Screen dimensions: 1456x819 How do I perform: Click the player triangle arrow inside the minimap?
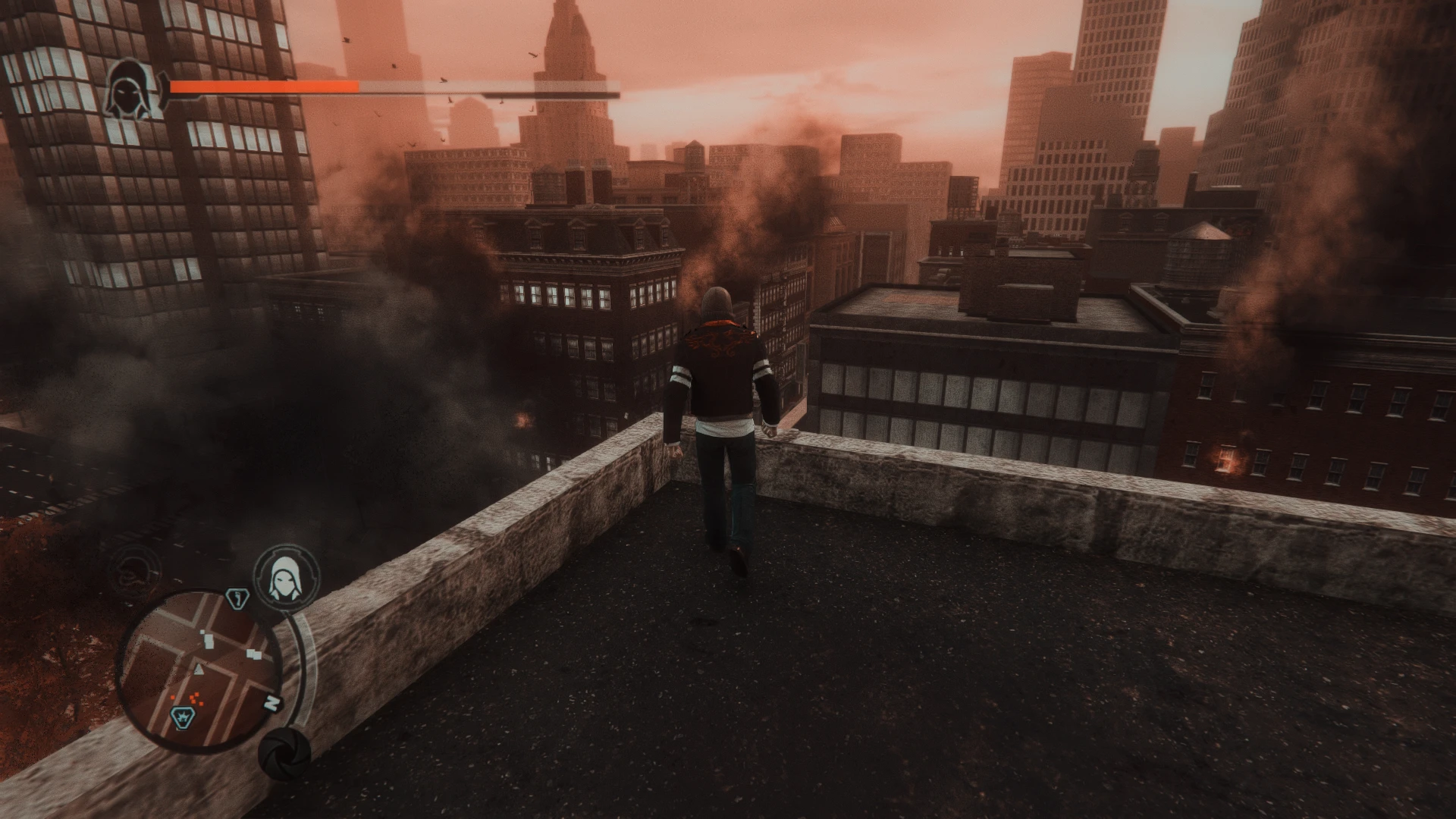coord(198,668)
